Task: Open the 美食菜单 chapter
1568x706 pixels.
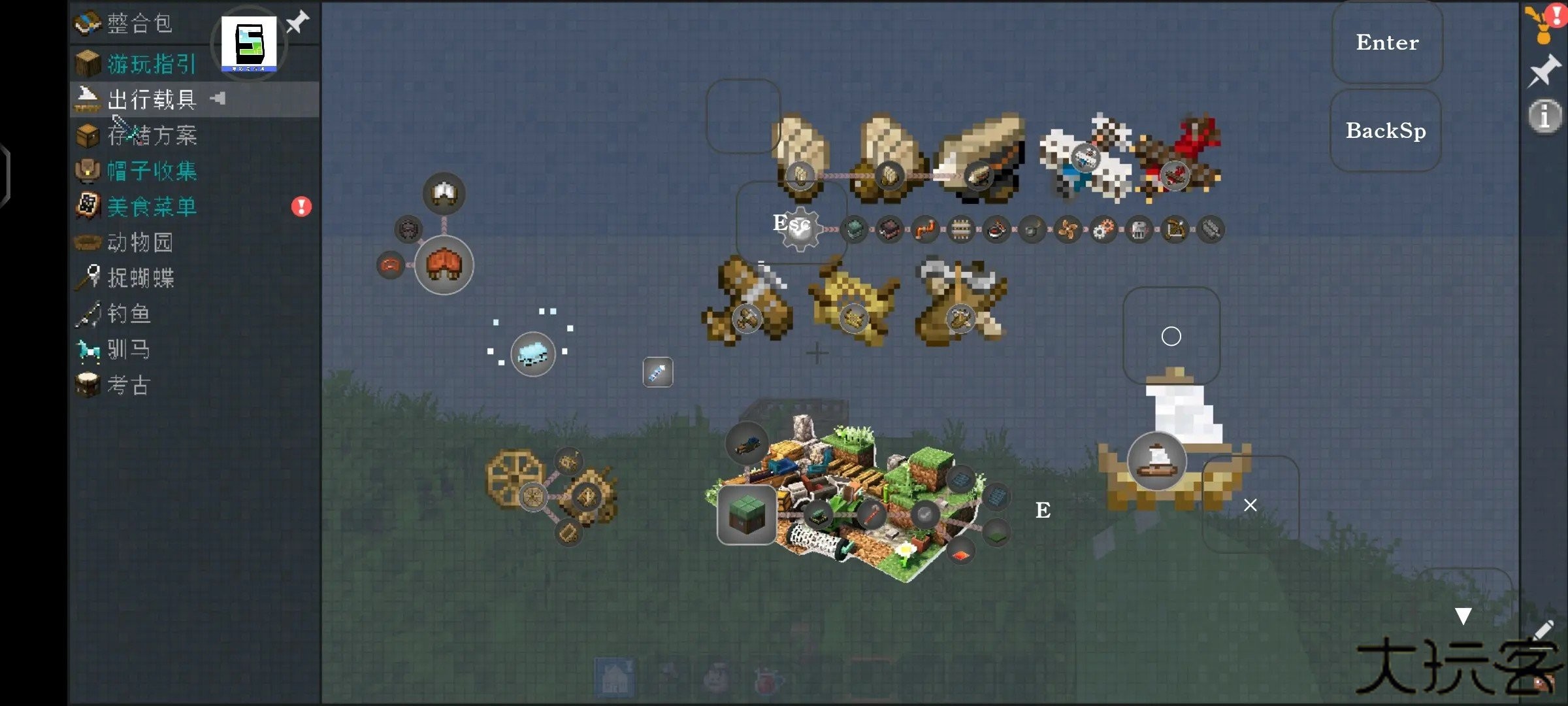Action: [x=152, y=207]
